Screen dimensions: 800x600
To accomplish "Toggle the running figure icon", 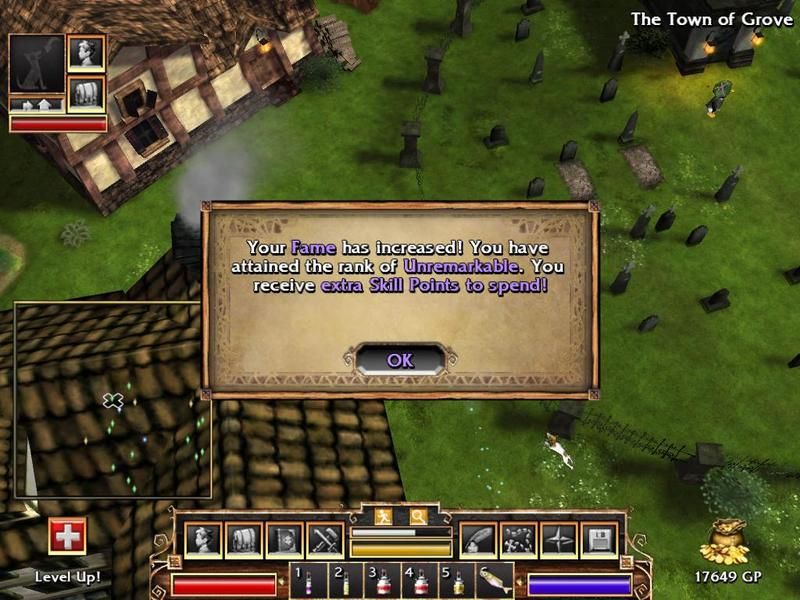I will point(384,517).
